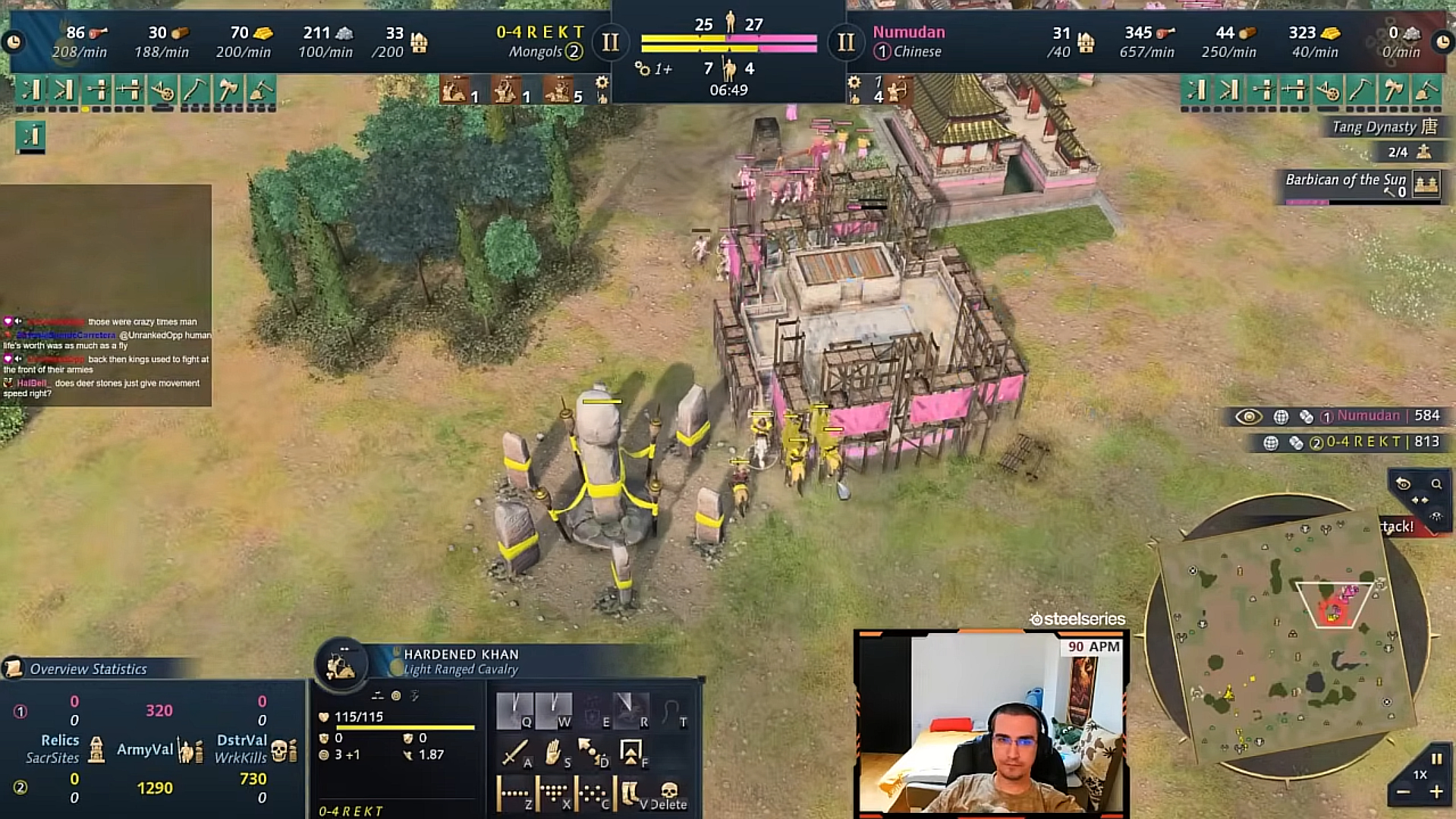The image size is (1456, 819).
Task: Open minimap magnifier search button
Action: tap(1436, 484)
